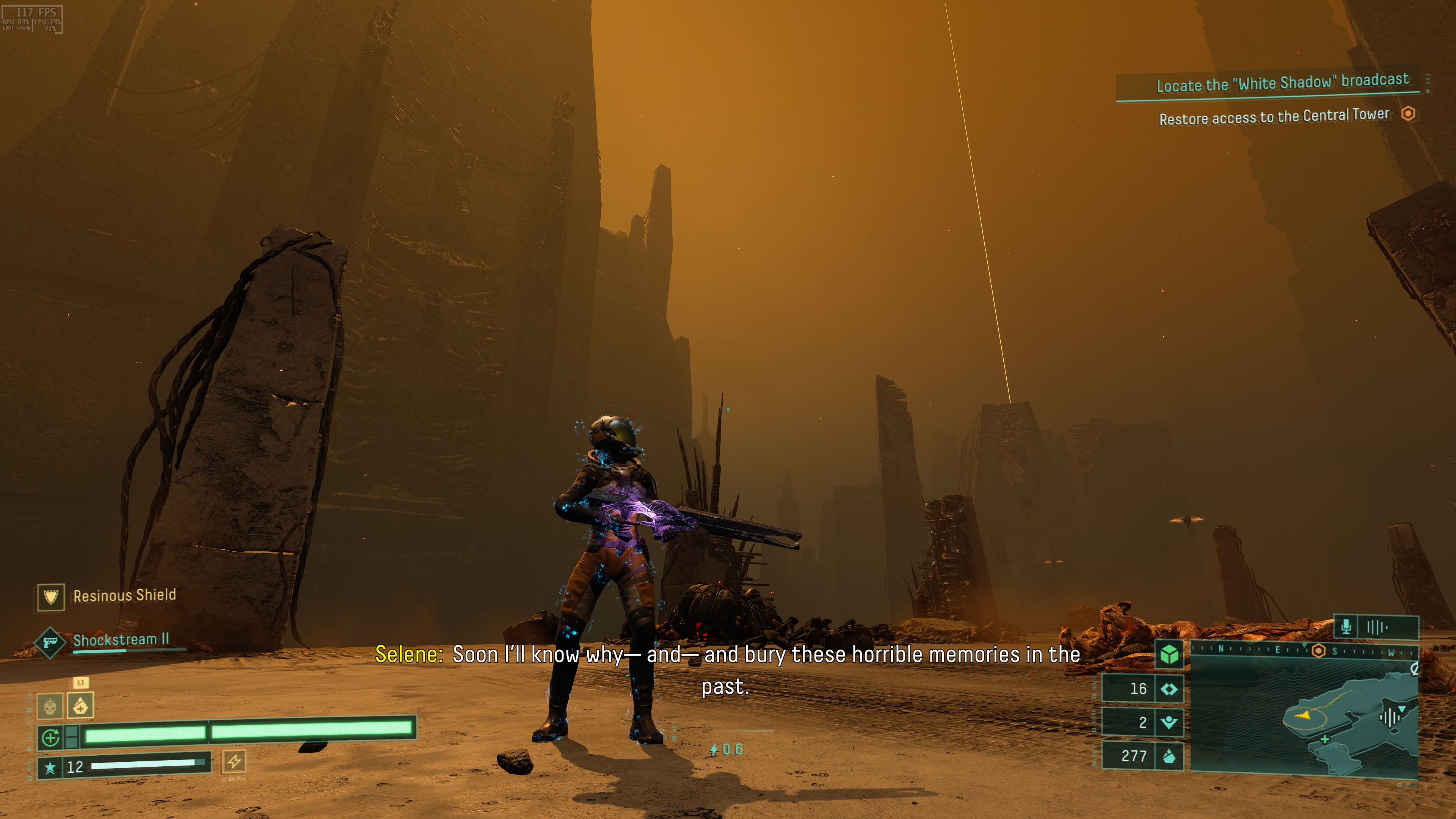Viewport: 1456px width, 819px height.
Task: Click the orange hexagon compass objective marker
Action: click(1318, 651)
